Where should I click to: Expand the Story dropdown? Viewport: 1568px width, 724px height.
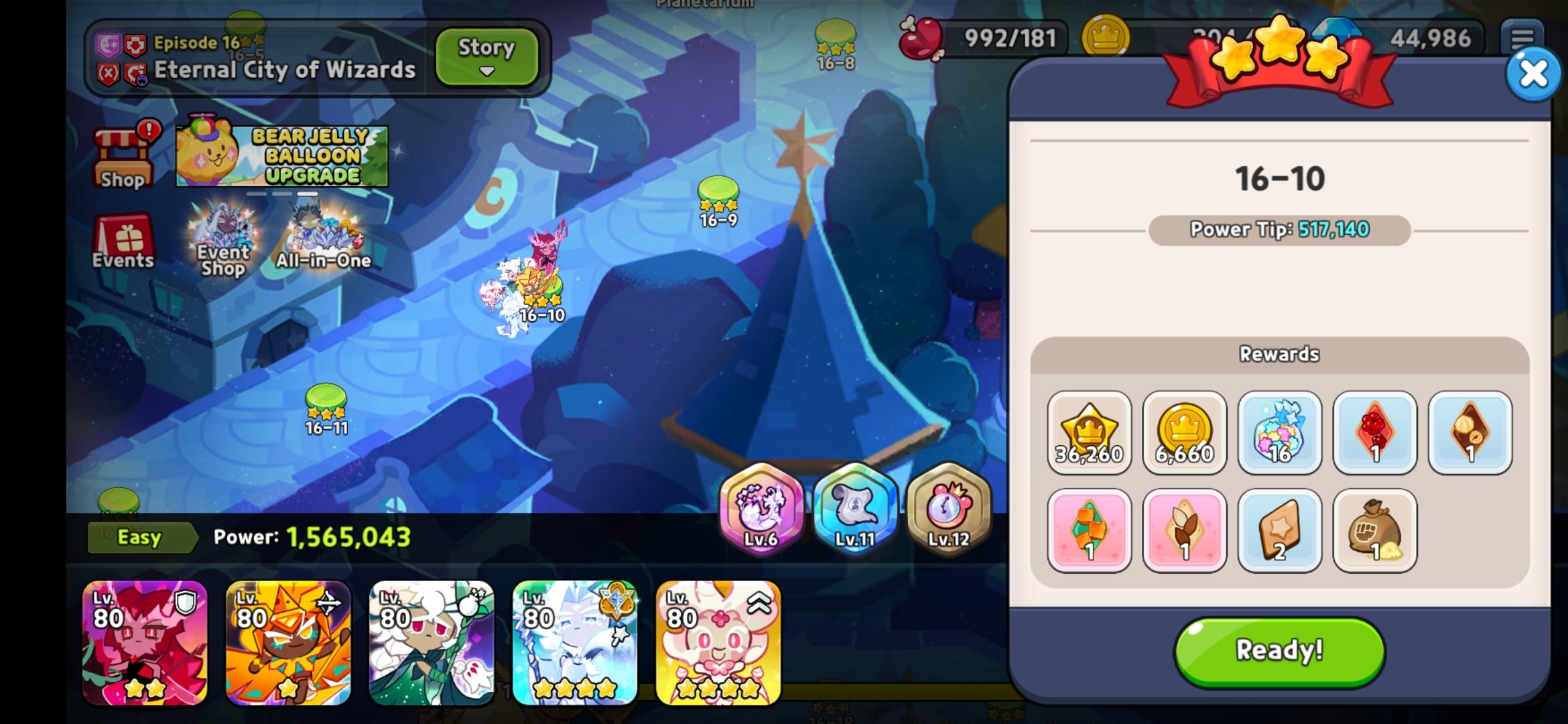click(x=486, y=57)
